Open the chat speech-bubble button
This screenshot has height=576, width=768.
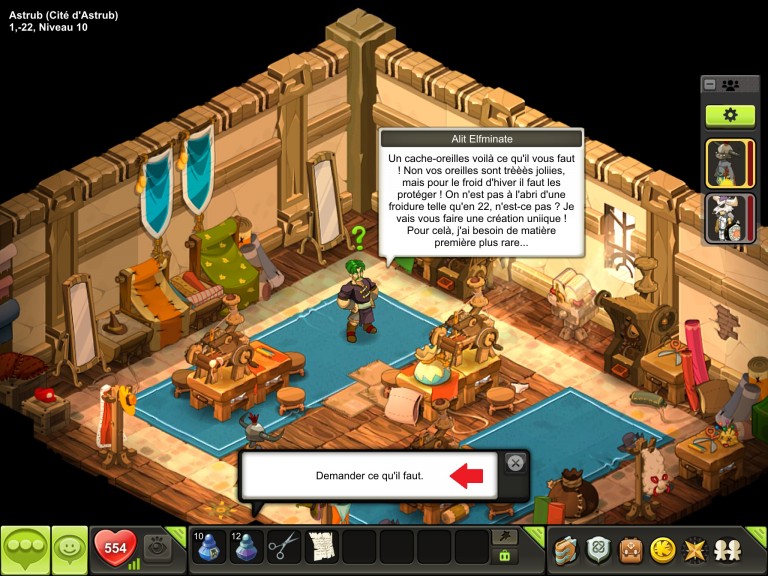(25, 549)
